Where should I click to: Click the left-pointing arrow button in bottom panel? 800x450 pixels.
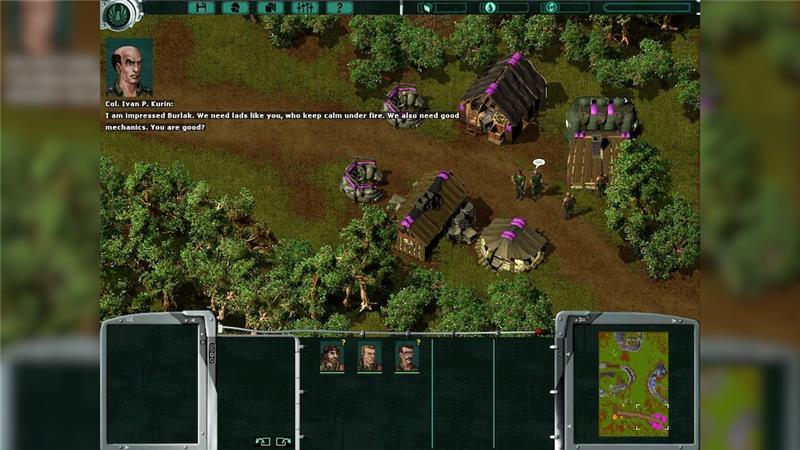262,440
